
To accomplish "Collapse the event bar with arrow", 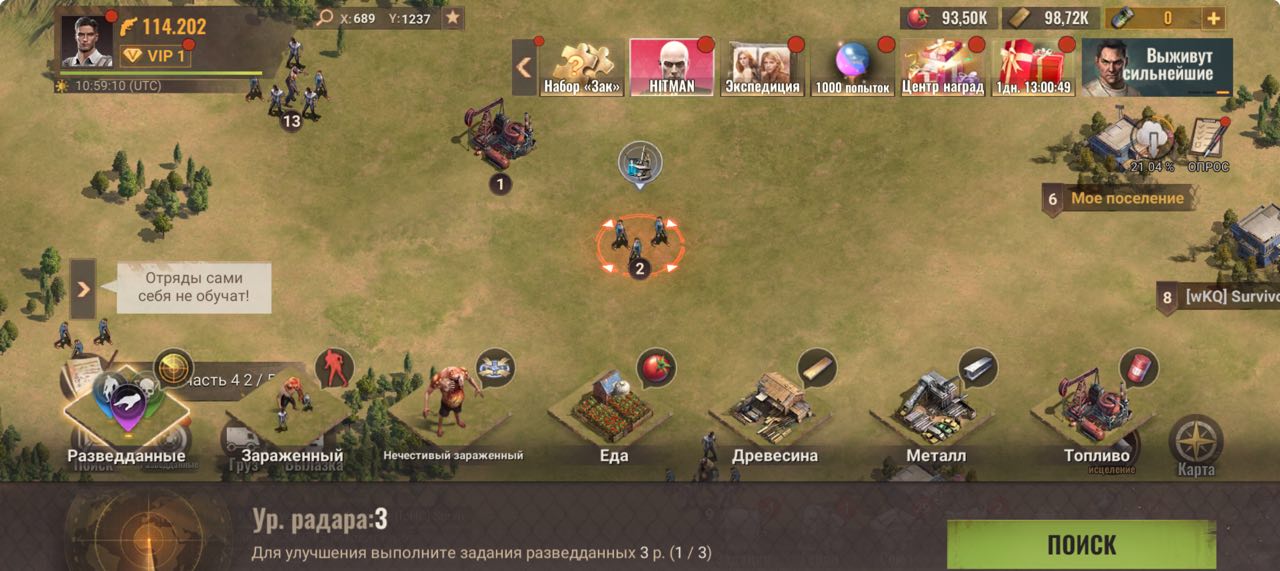I will [524, 67].
